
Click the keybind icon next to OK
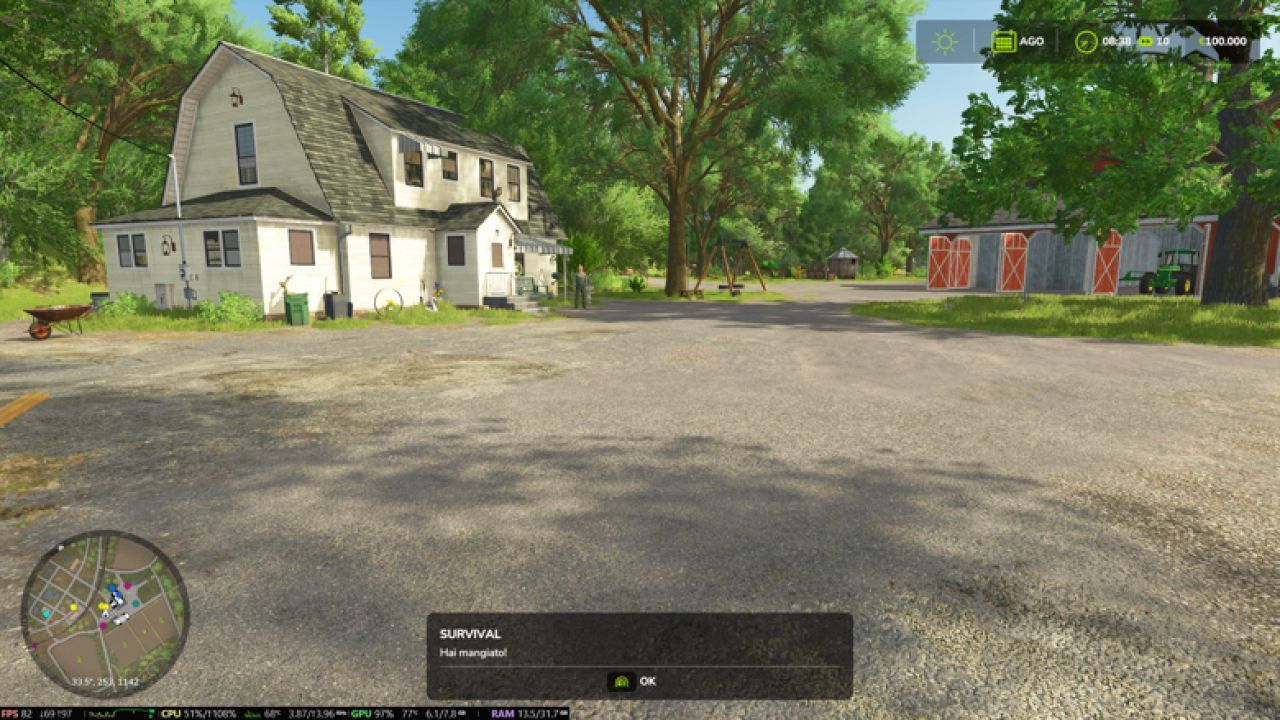coord(620,681)
